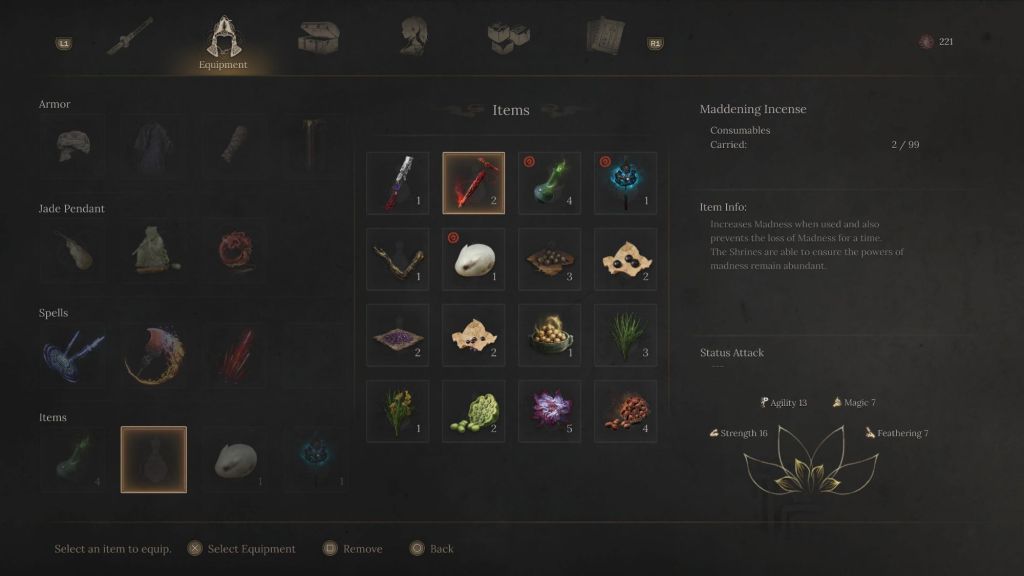Choose the head armor slot
The width and height of the screenshot is (1024, 576).
pos(72,147)
